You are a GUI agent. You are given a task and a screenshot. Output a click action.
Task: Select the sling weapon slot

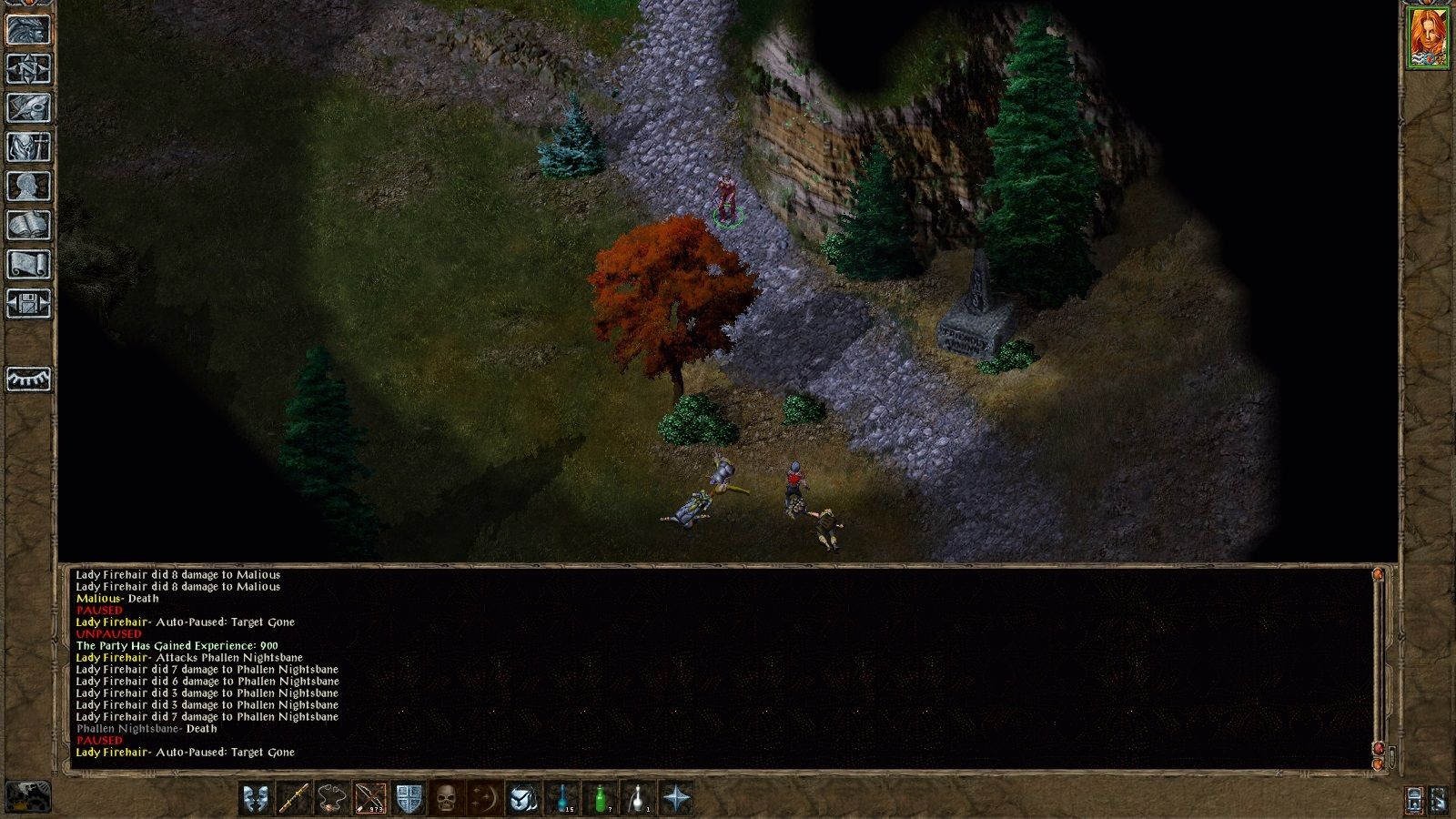(332, 799)
